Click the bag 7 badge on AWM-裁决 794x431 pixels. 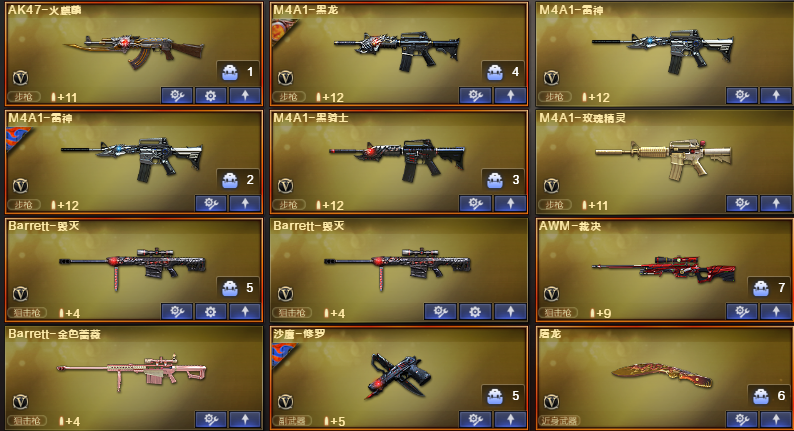(x=767, y=288)
